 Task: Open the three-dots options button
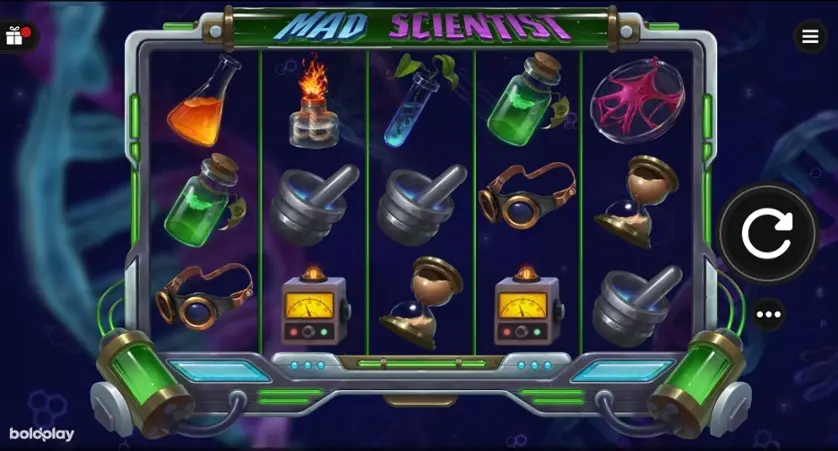(768, 314)
